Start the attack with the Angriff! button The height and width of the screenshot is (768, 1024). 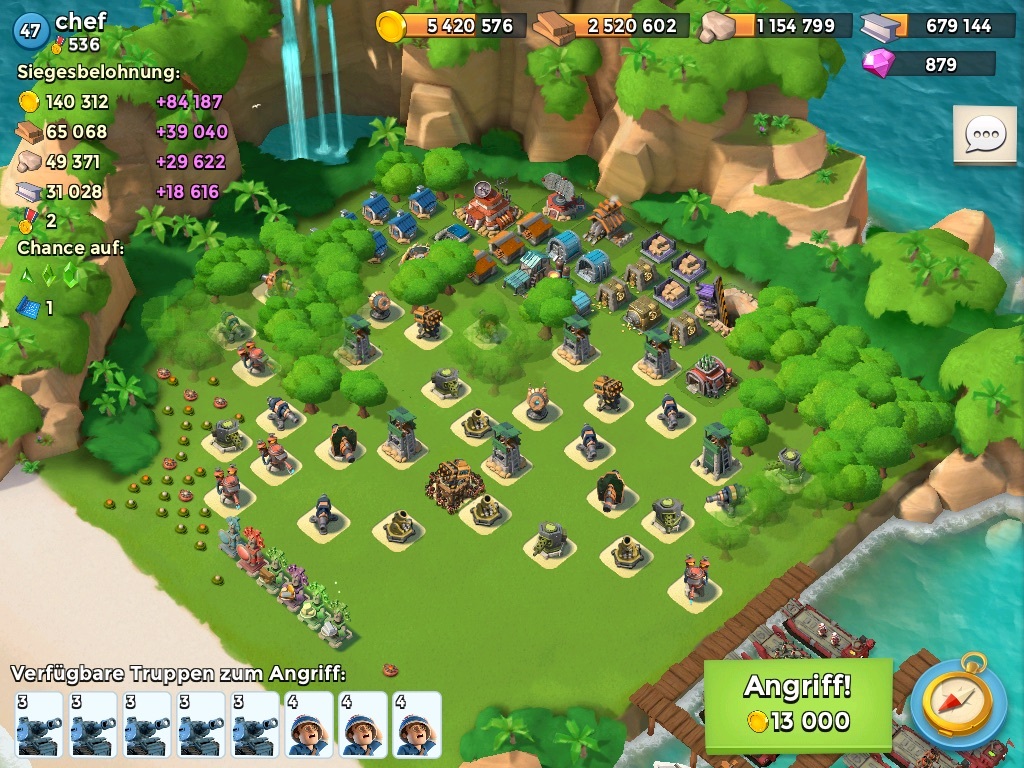(797, 704)
